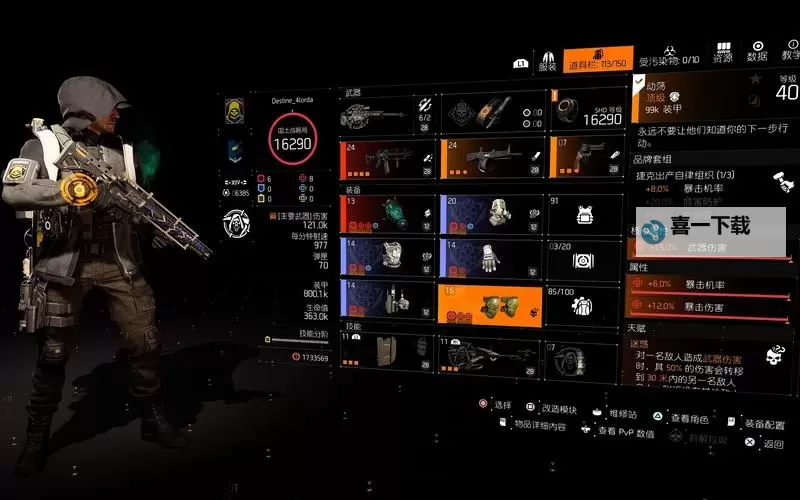Choose the drone skill slot
Viewport: 800px width, 500px height.
(x=492, y=353)
